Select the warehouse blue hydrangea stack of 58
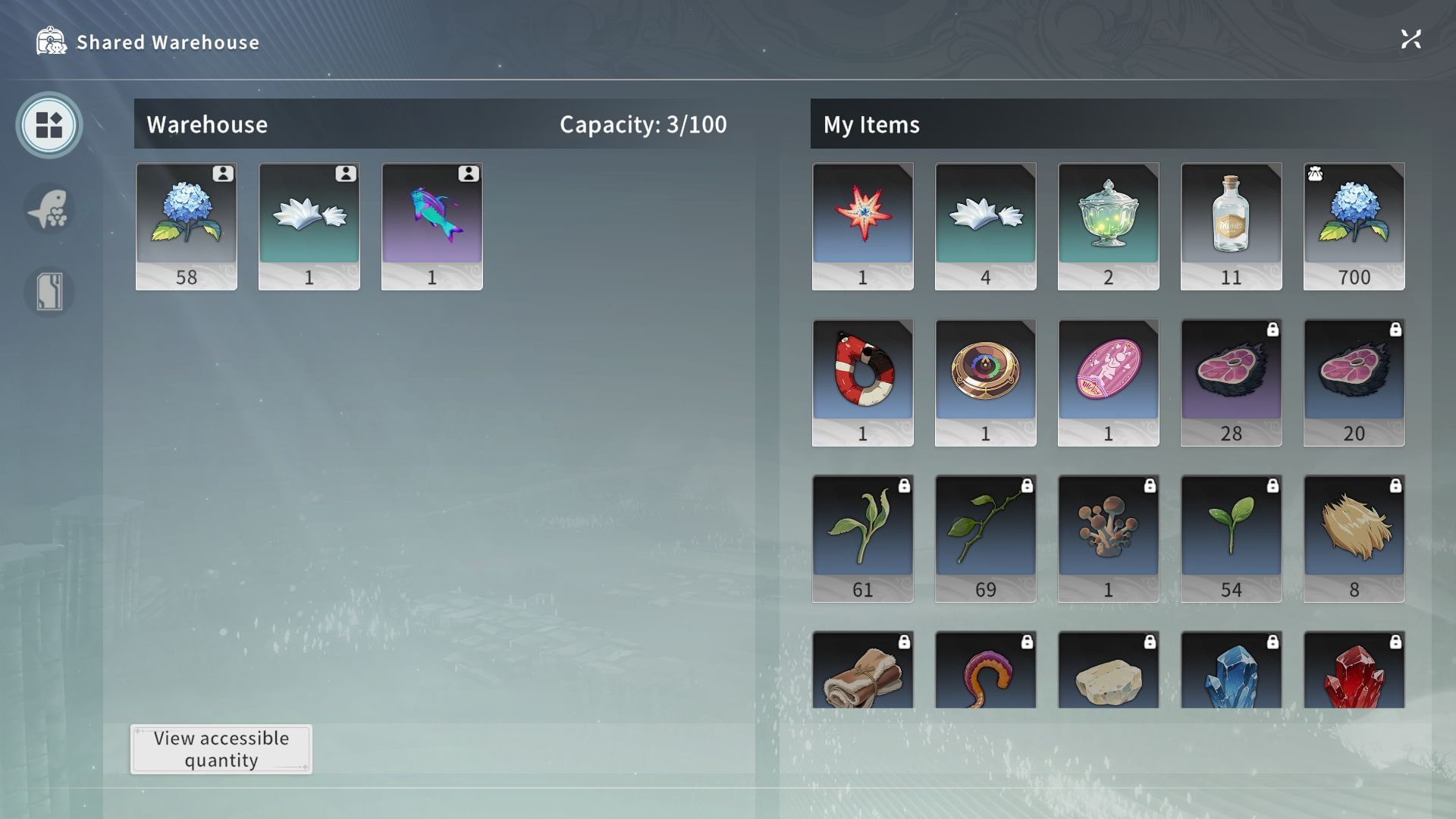This screenshot has width=1456, height=819. (x=187, y=226)
